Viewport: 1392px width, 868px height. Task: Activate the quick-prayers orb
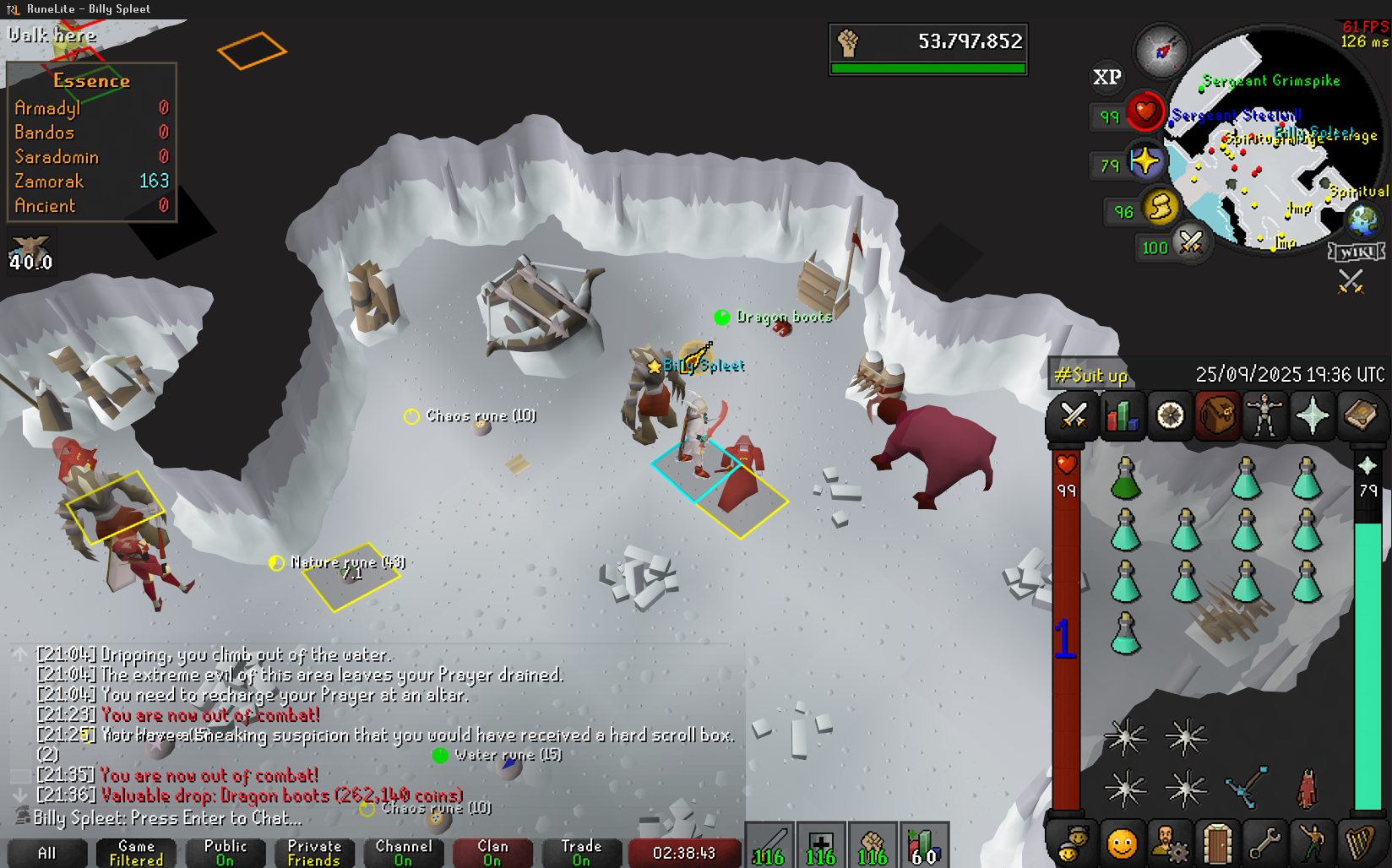[1145, 160]
